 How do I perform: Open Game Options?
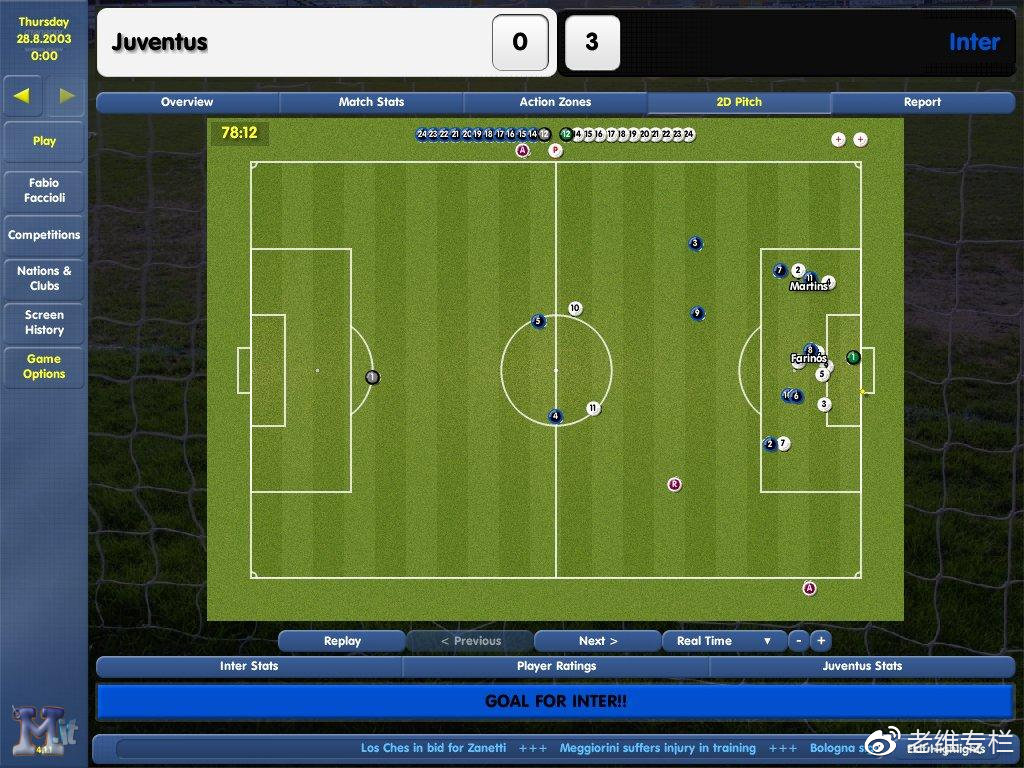point(44,366)
